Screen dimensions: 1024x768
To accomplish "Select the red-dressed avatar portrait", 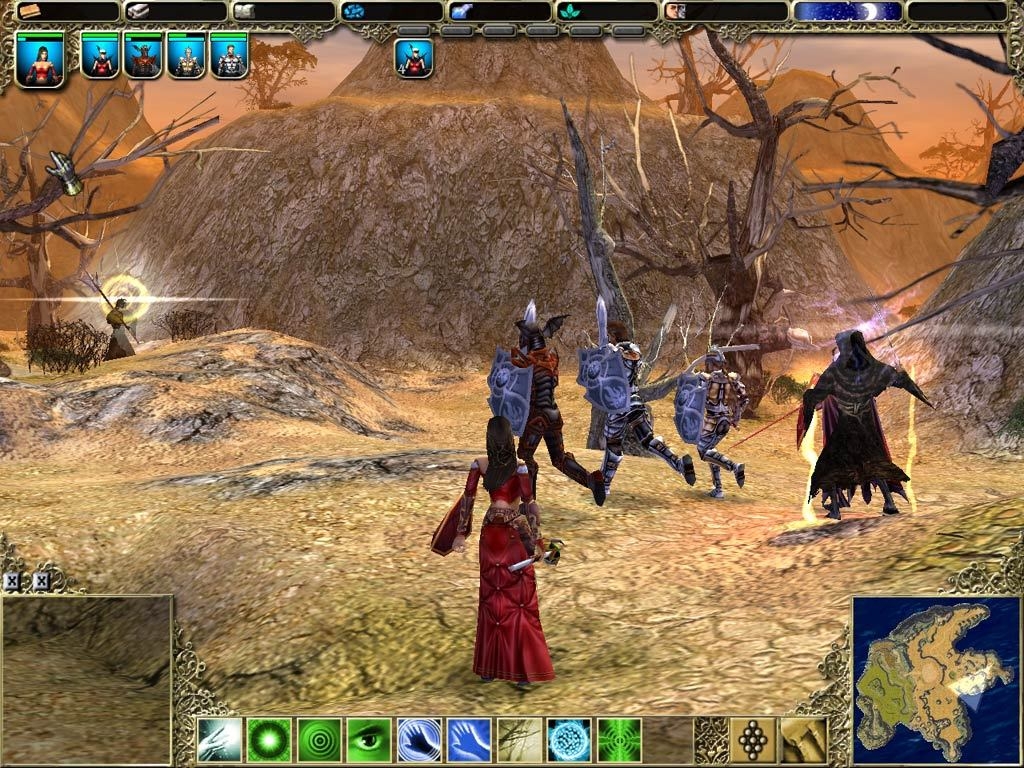I will coord(41,60).
